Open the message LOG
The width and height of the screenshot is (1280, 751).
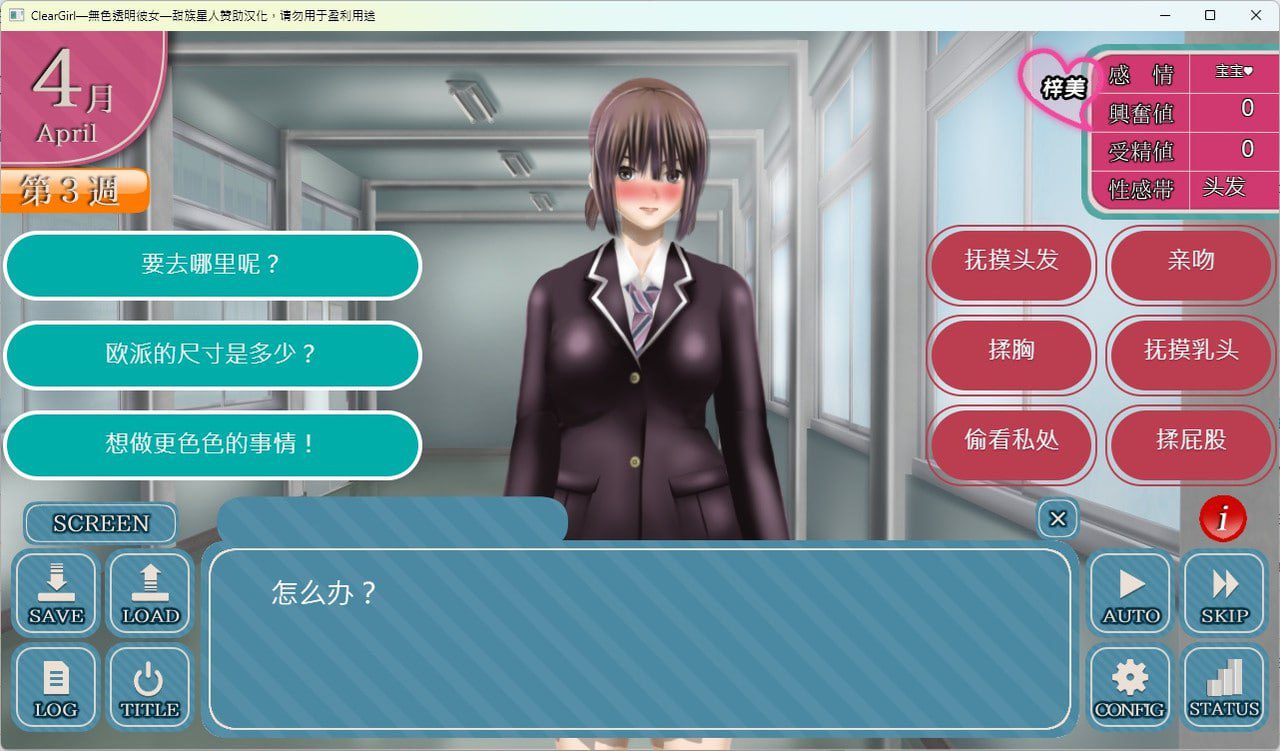click(x=55, y=687)
